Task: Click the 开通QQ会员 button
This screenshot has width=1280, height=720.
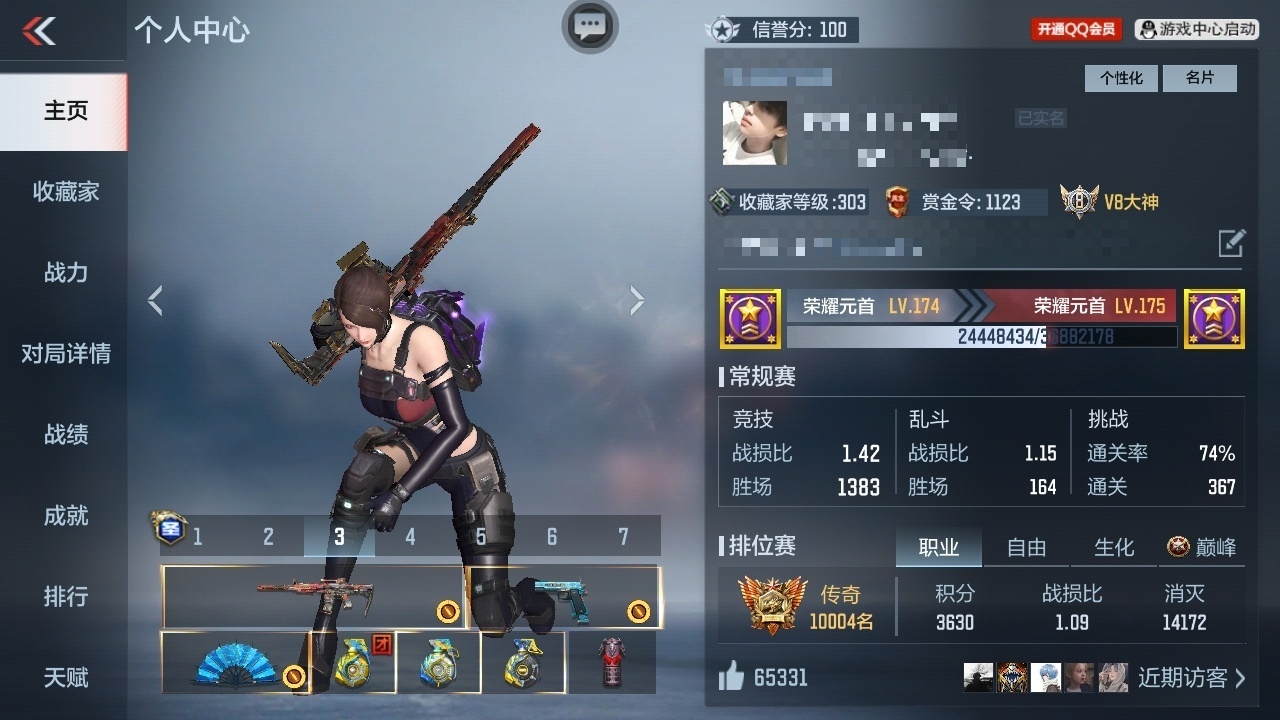Action: coord(1076,30)
